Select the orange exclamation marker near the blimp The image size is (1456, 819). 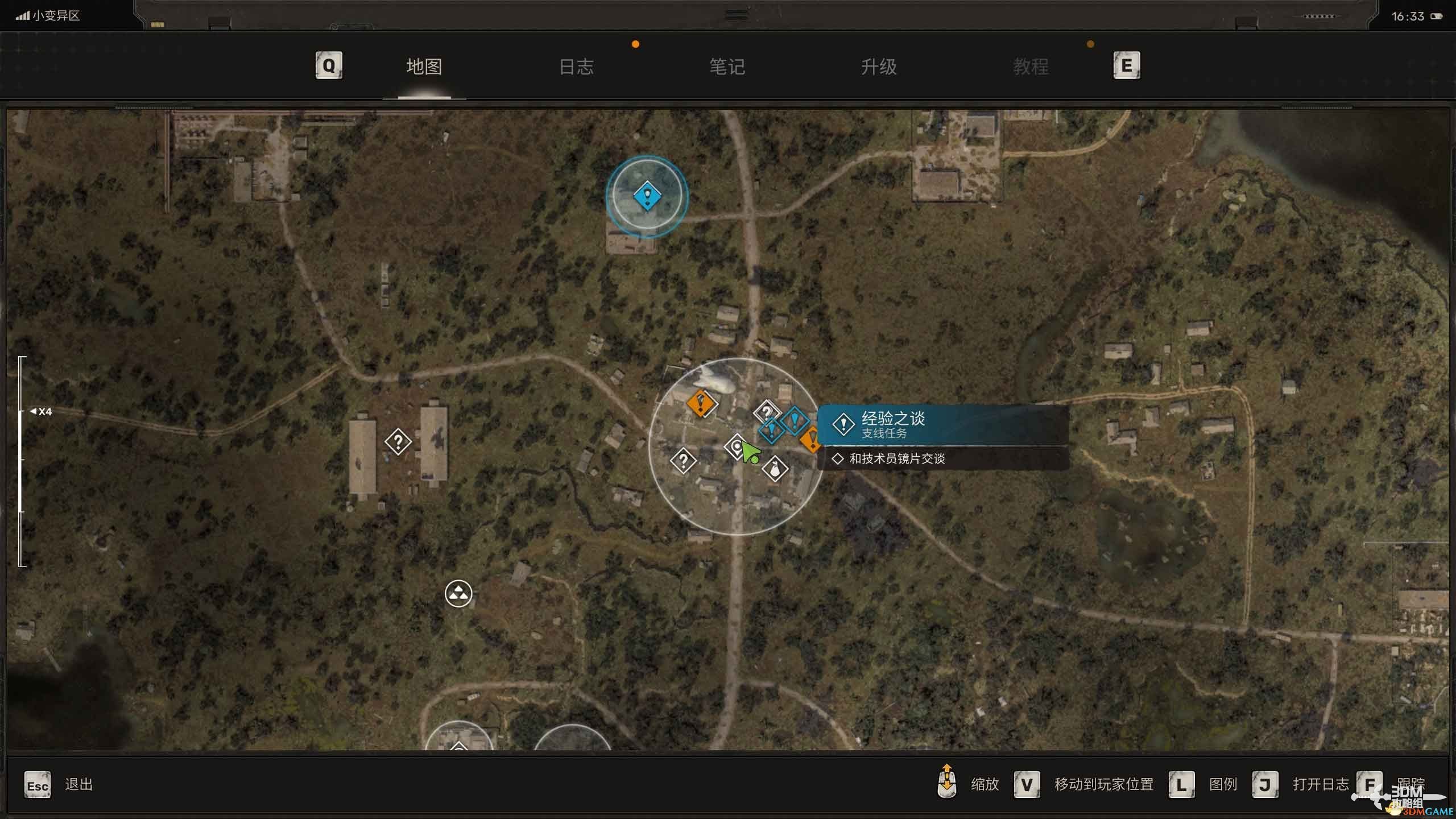click(x=701, y=404)
